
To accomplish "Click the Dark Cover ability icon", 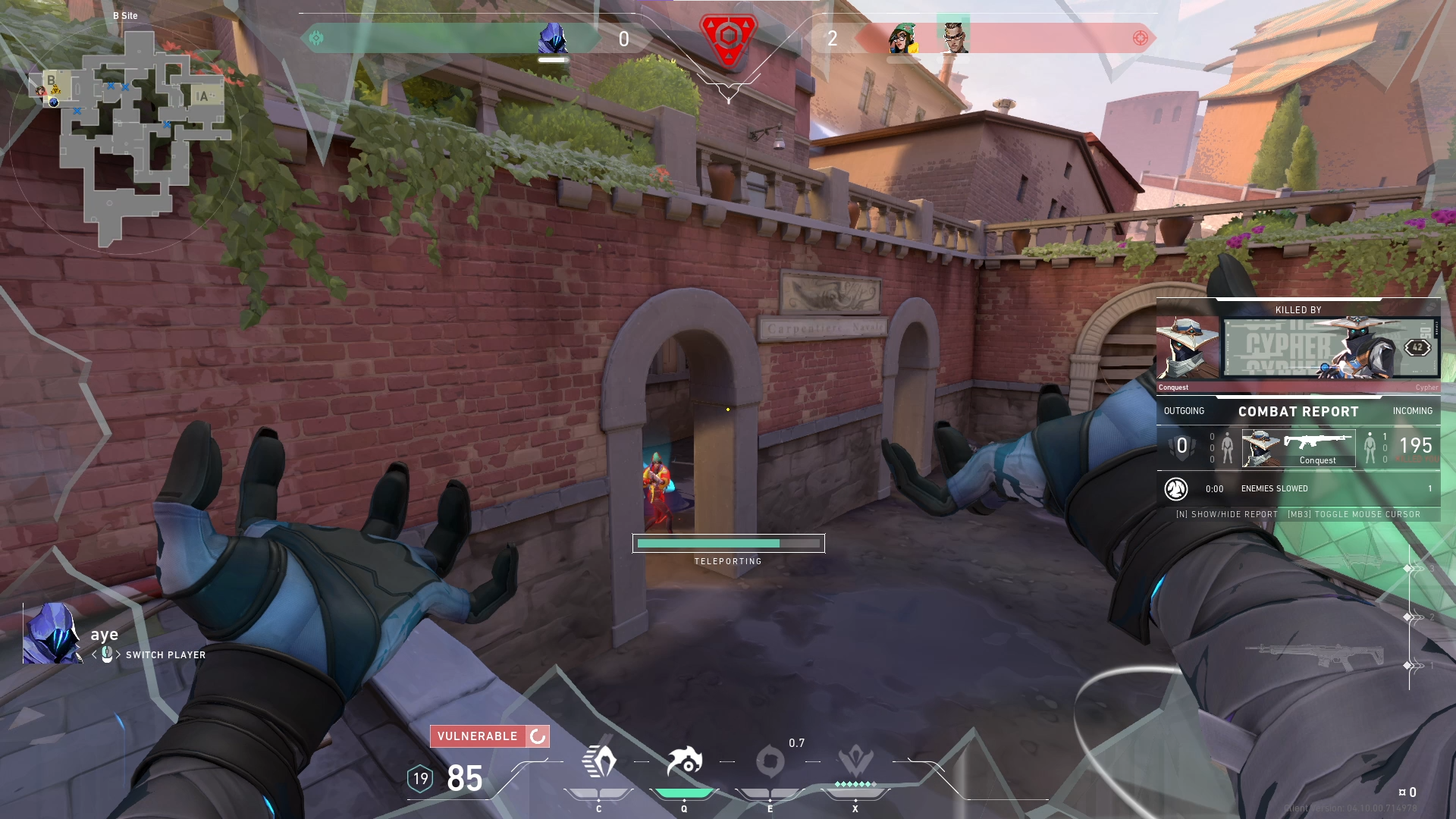I will pyautogui.click(x=770, y=761).
